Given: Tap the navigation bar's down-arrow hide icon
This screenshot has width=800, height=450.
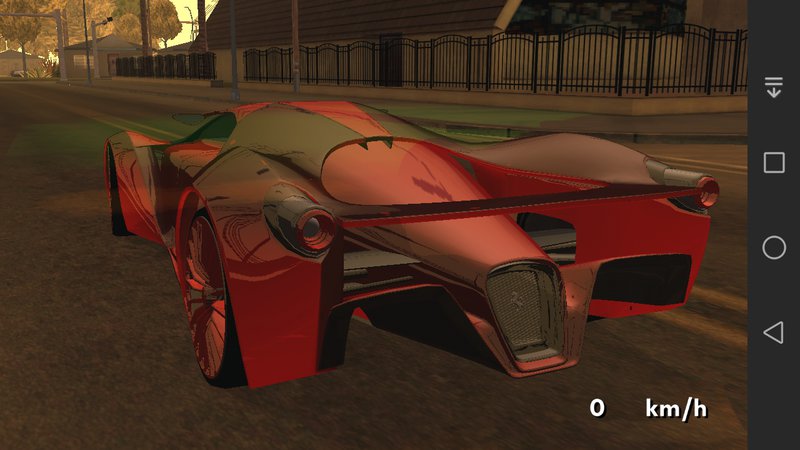Looking at the screenshot, I should click(x=774, y=87).
